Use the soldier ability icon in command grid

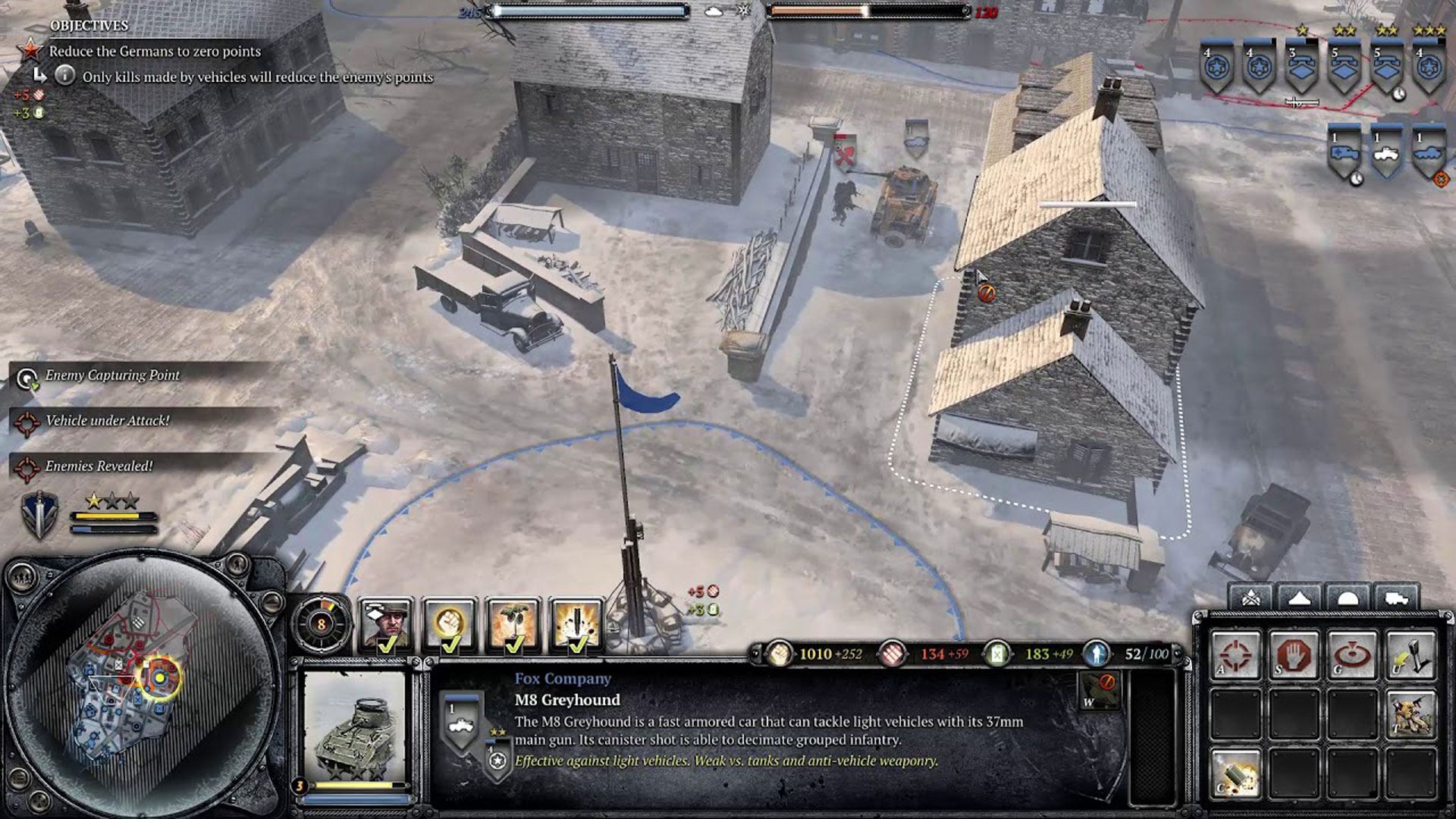(x=1410, y=714)
